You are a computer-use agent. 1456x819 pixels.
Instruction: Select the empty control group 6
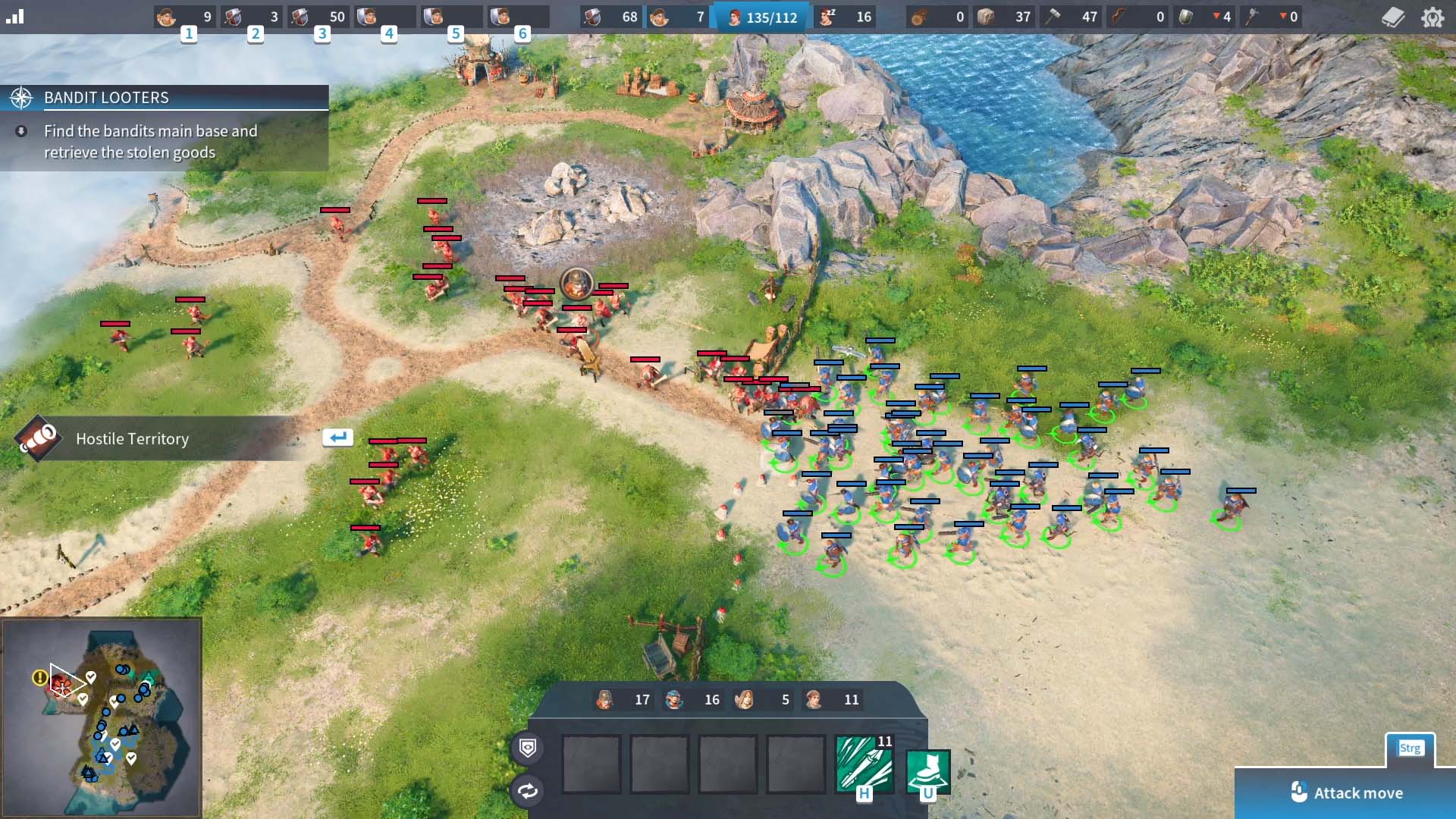[519, 17]
